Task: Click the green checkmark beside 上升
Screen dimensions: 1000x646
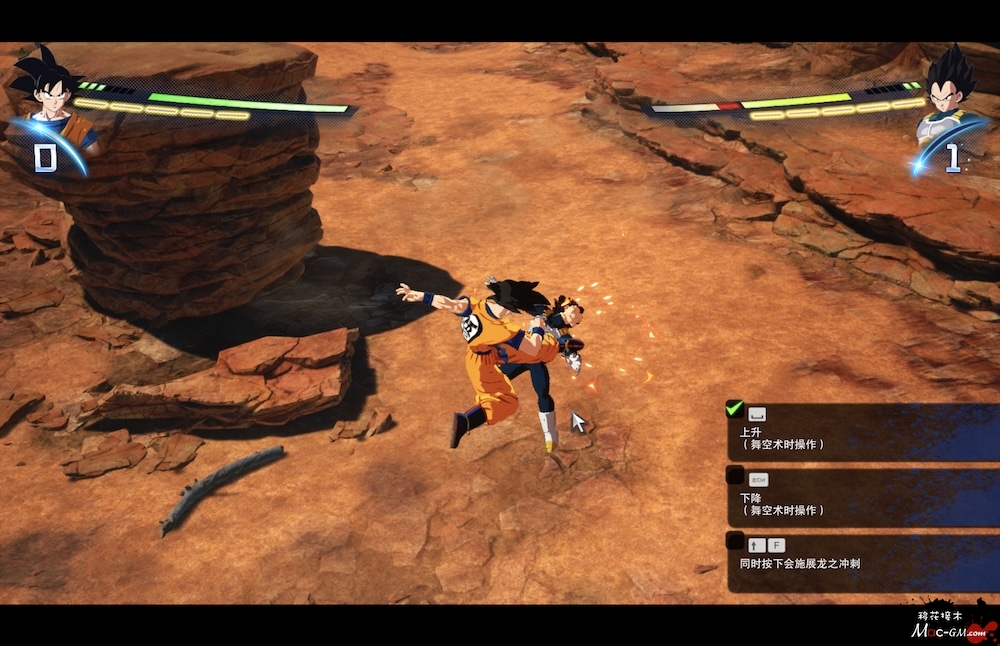Action: pyautogui.click(x=735, y=408)
